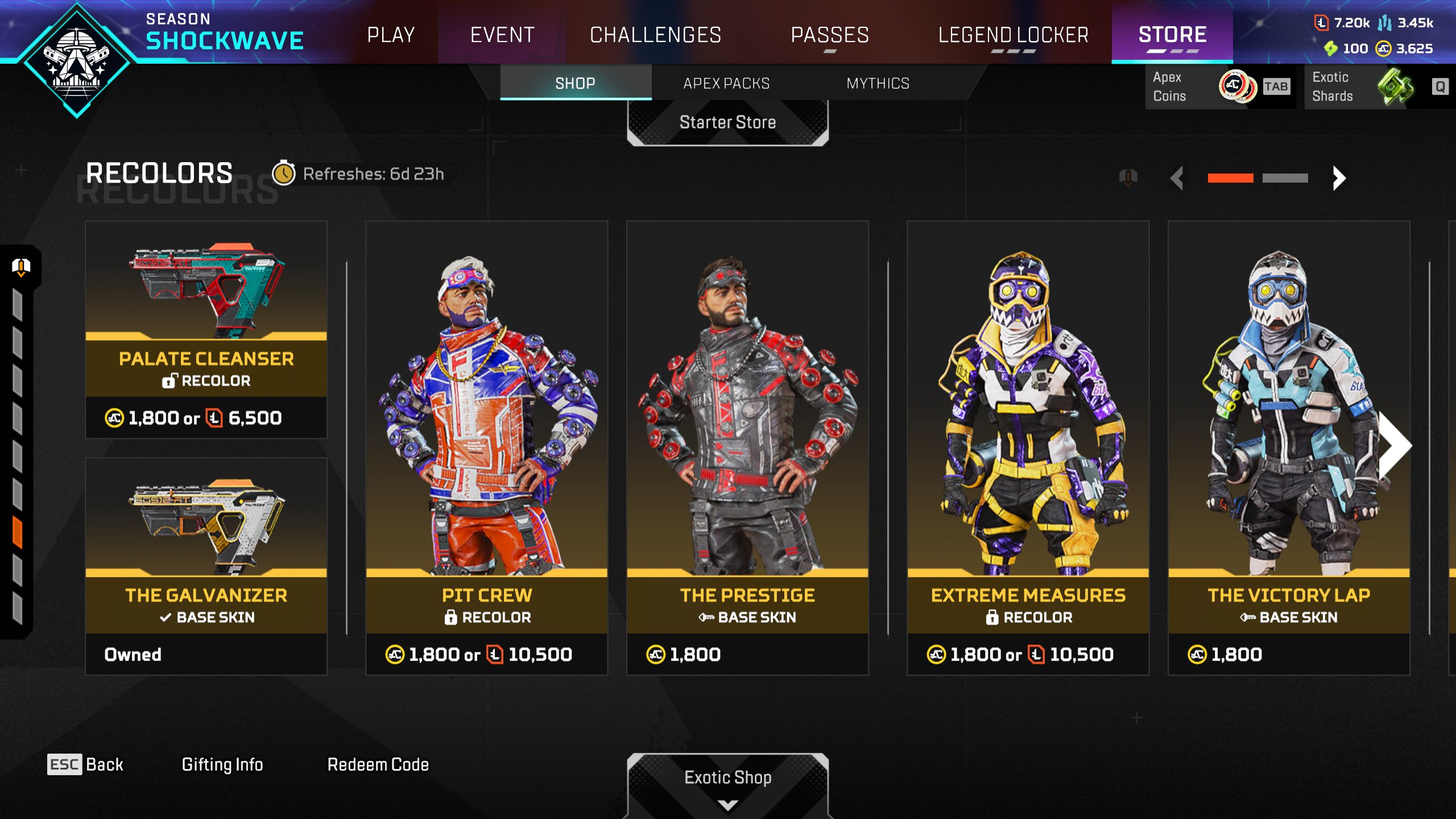Select The Prestige base skin offer

click(x=747, y=448)
